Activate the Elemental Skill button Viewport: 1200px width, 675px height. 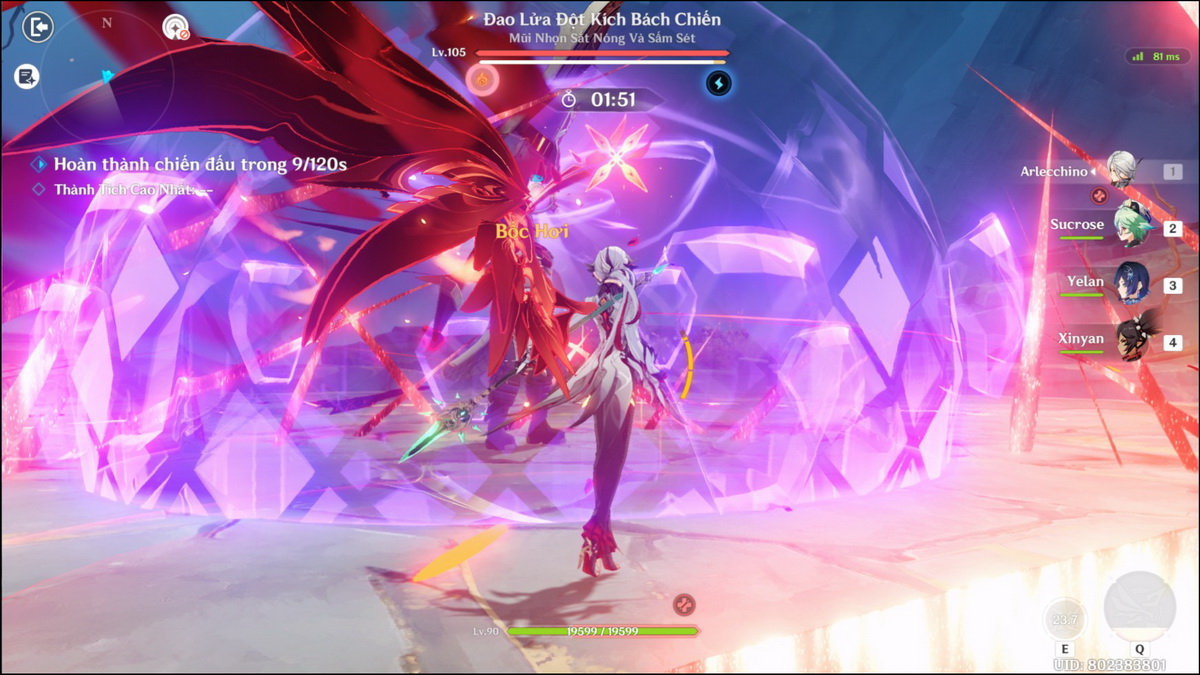[1064, 622]
